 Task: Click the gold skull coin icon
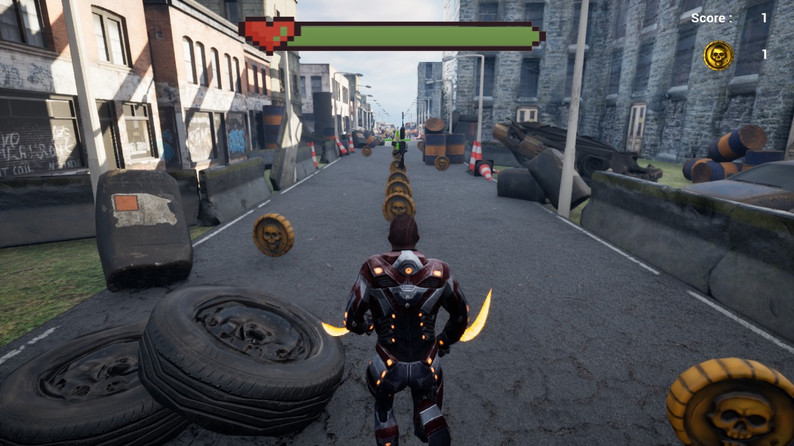coord(717,55)
